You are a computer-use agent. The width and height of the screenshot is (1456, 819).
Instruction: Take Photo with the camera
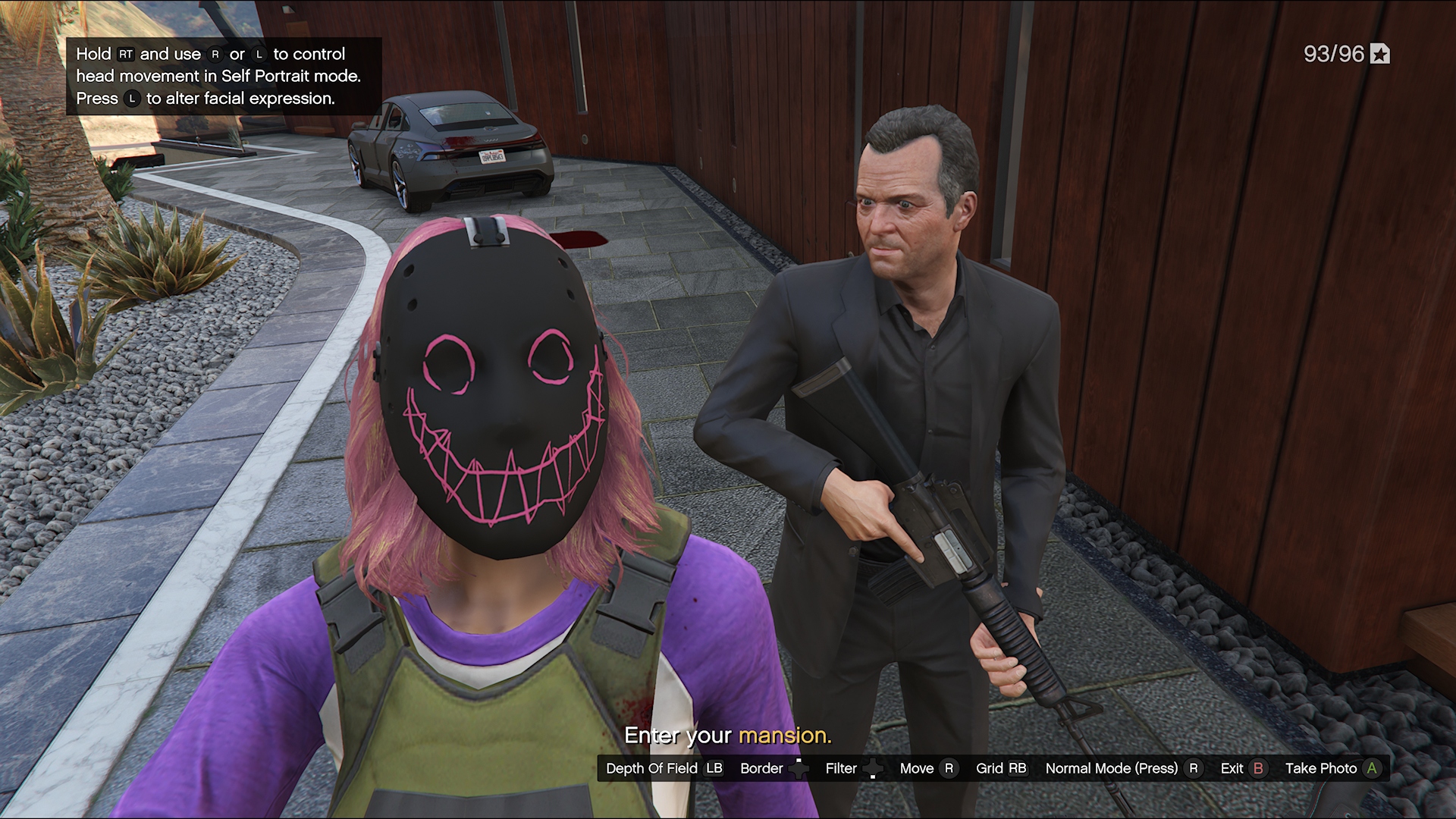[1332, 768]
